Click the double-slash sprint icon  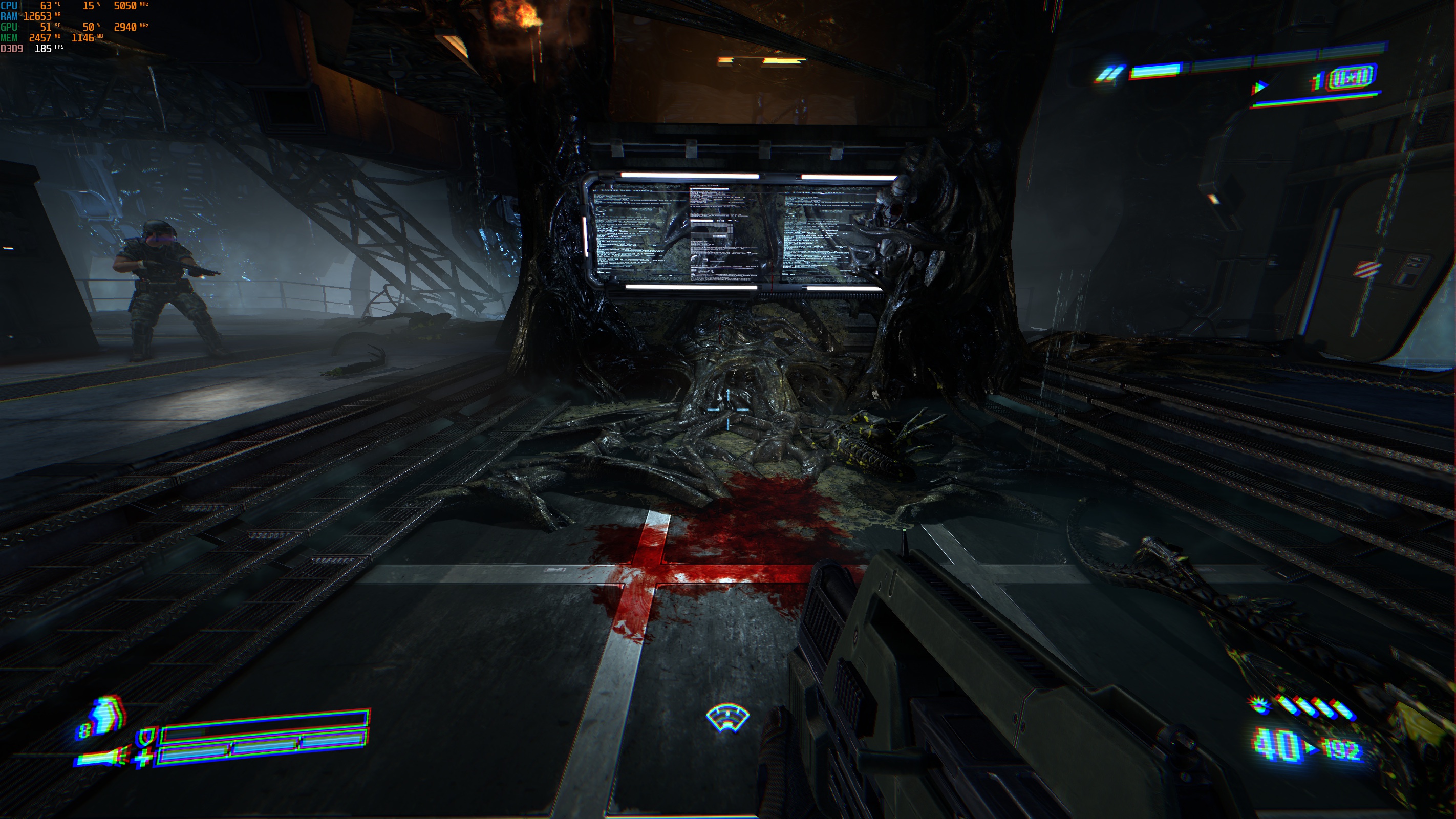point(1109,75)
